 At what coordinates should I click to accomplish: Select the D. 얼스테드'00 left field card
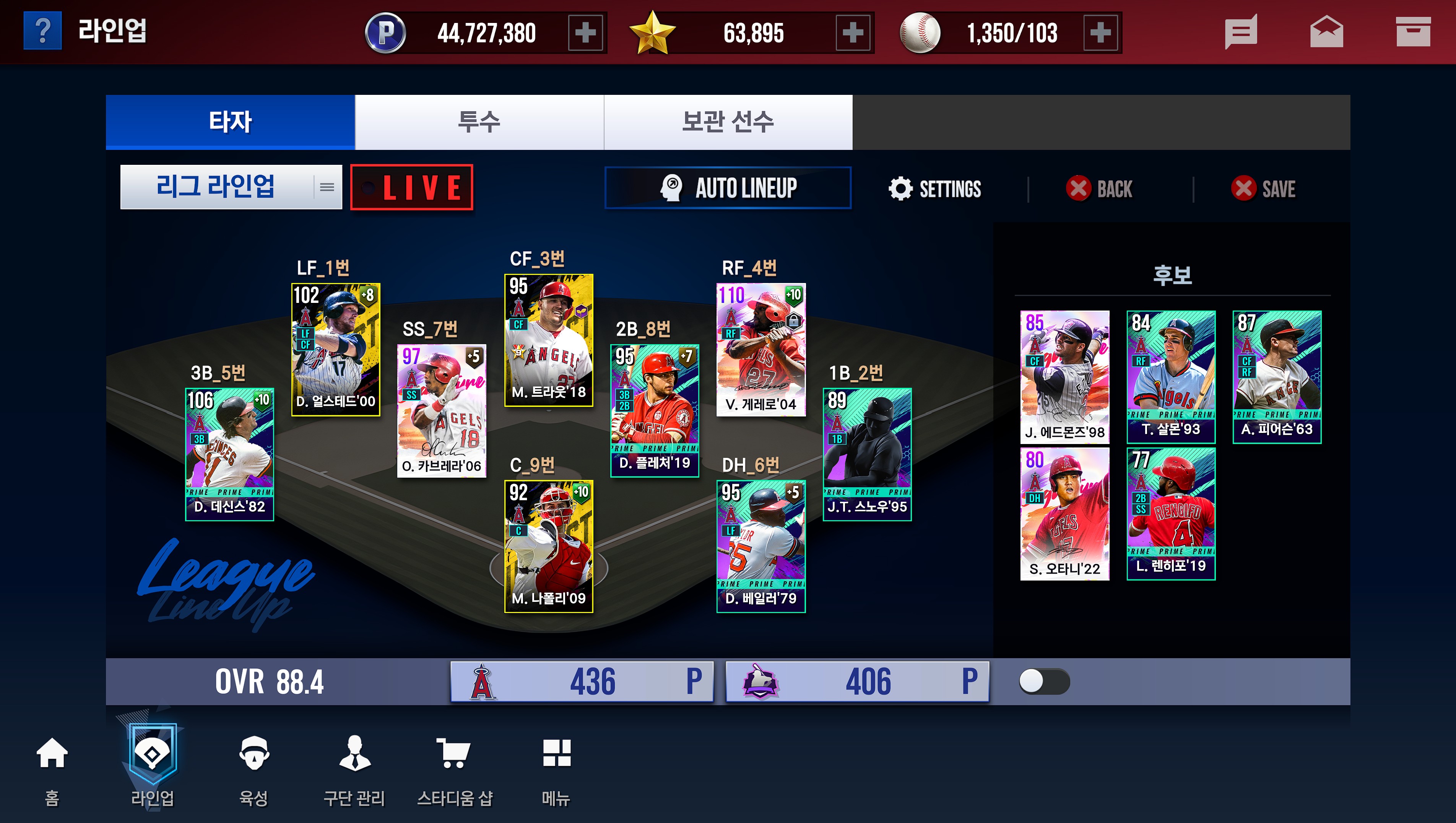tap(336, 349)
